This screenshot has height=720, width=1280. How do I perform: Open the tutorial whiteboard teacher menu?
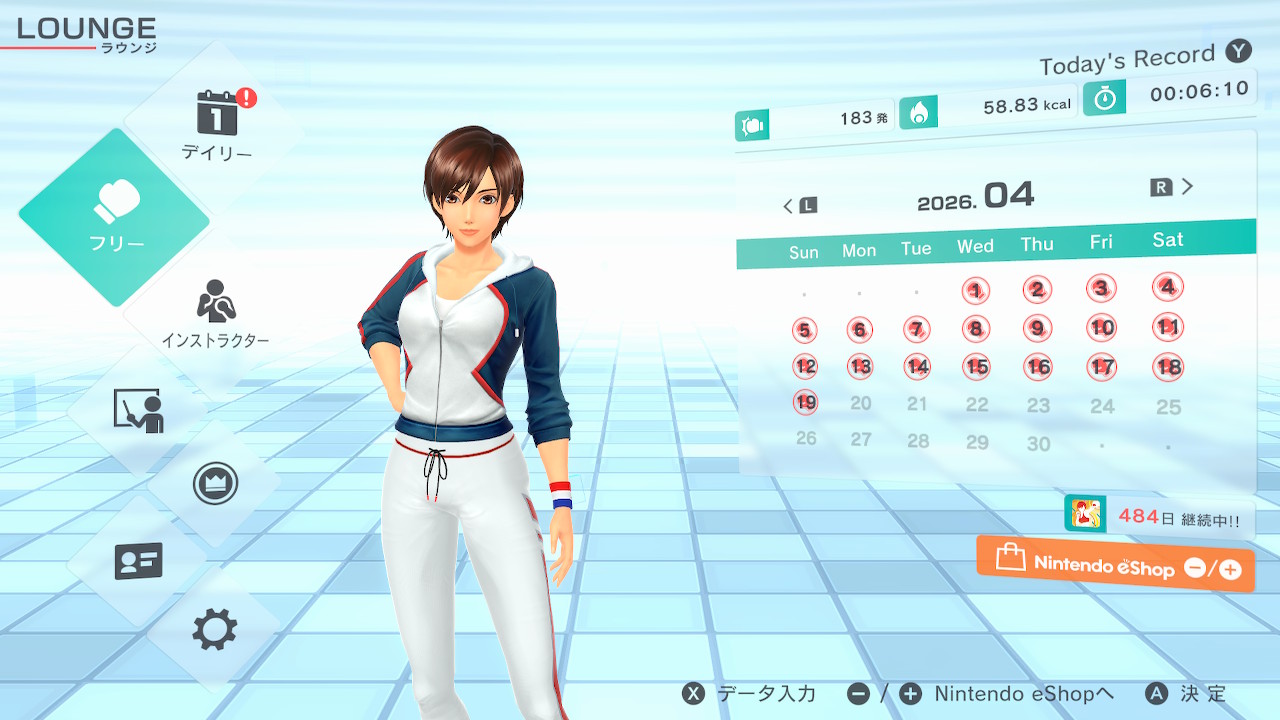138,410
